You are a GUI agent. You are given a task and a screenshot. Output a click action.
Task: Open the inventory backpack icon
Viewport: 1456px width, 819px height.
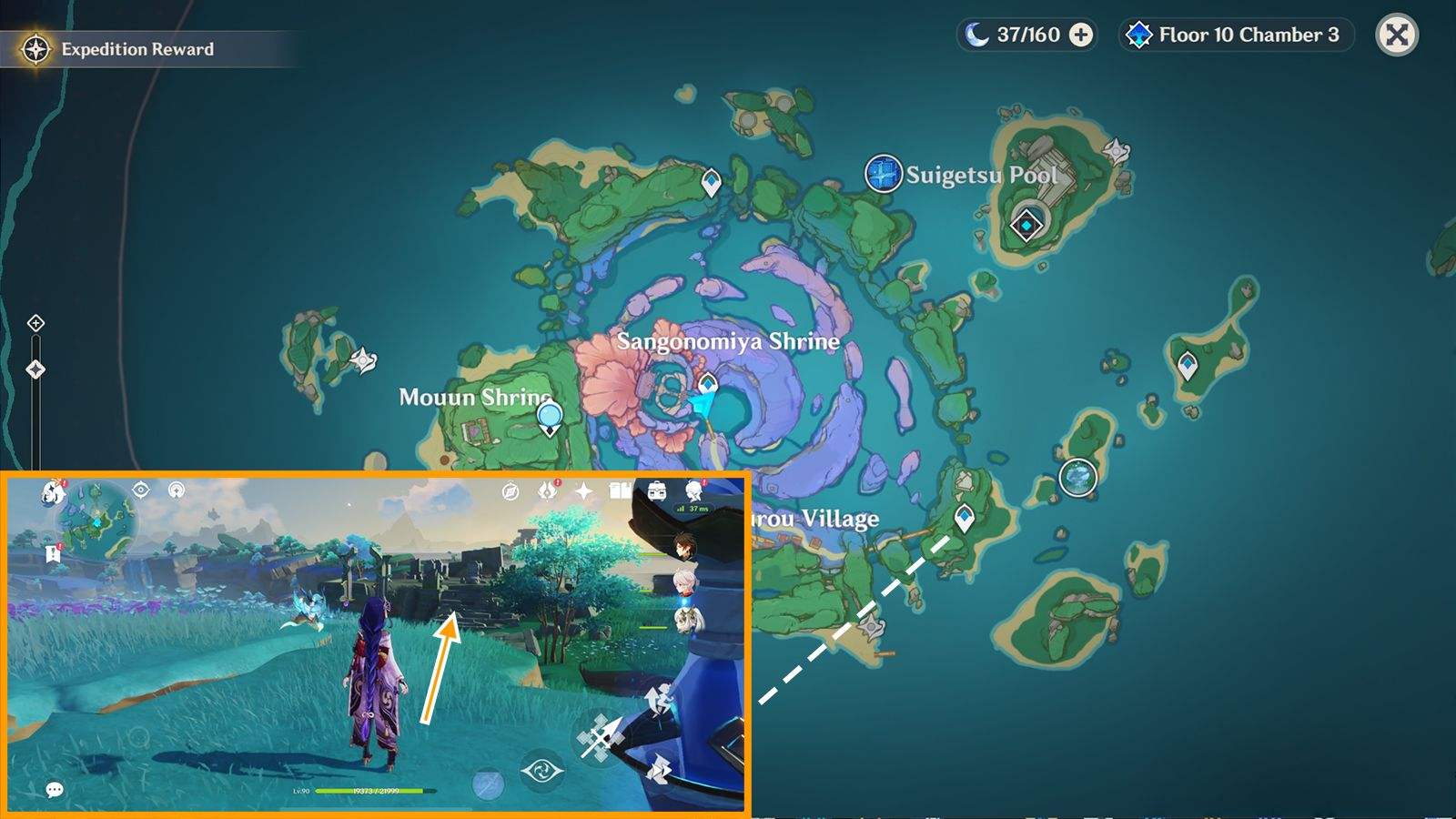tap(656, 490)
